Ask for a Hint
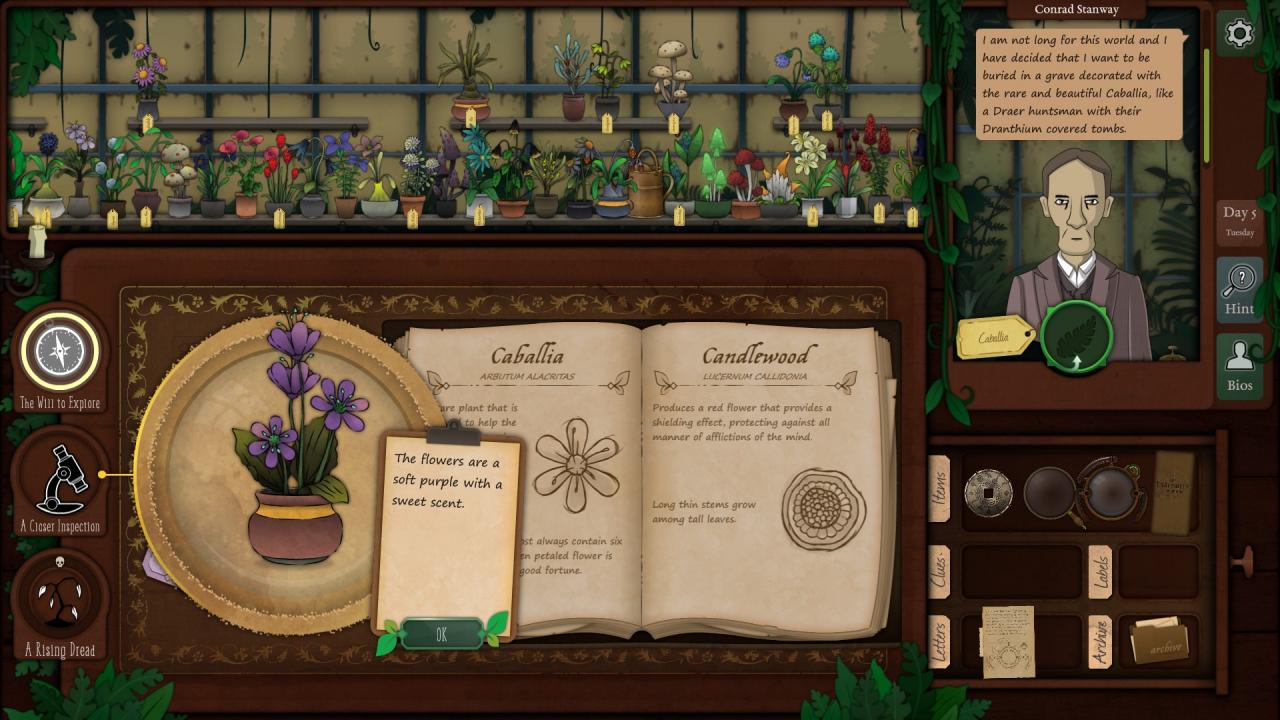This screenshot has width=1280, height=720. tap(1239, 289)
